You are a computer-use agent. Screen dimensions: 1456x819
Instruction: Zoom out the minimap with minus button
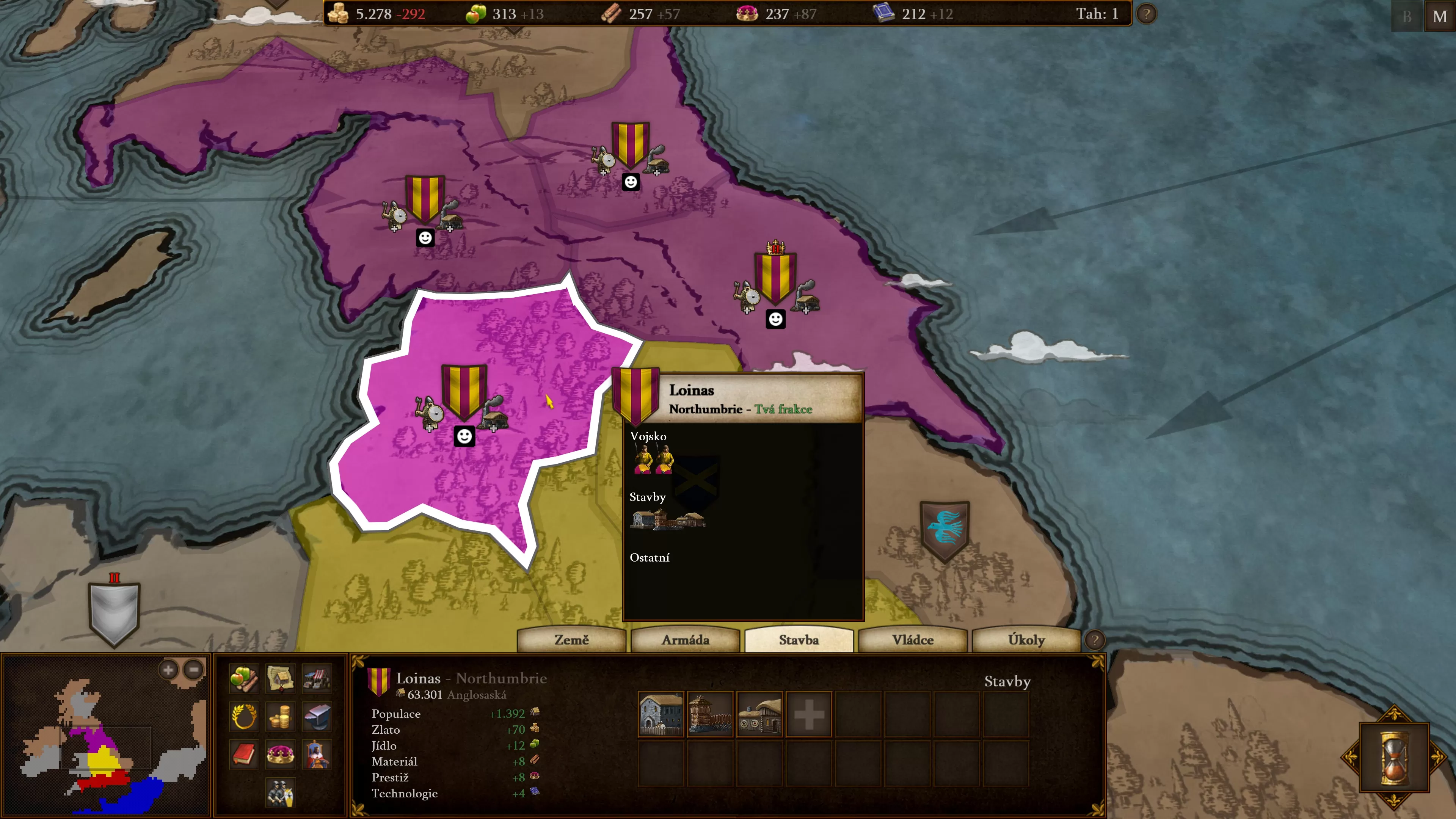[194, 670]
